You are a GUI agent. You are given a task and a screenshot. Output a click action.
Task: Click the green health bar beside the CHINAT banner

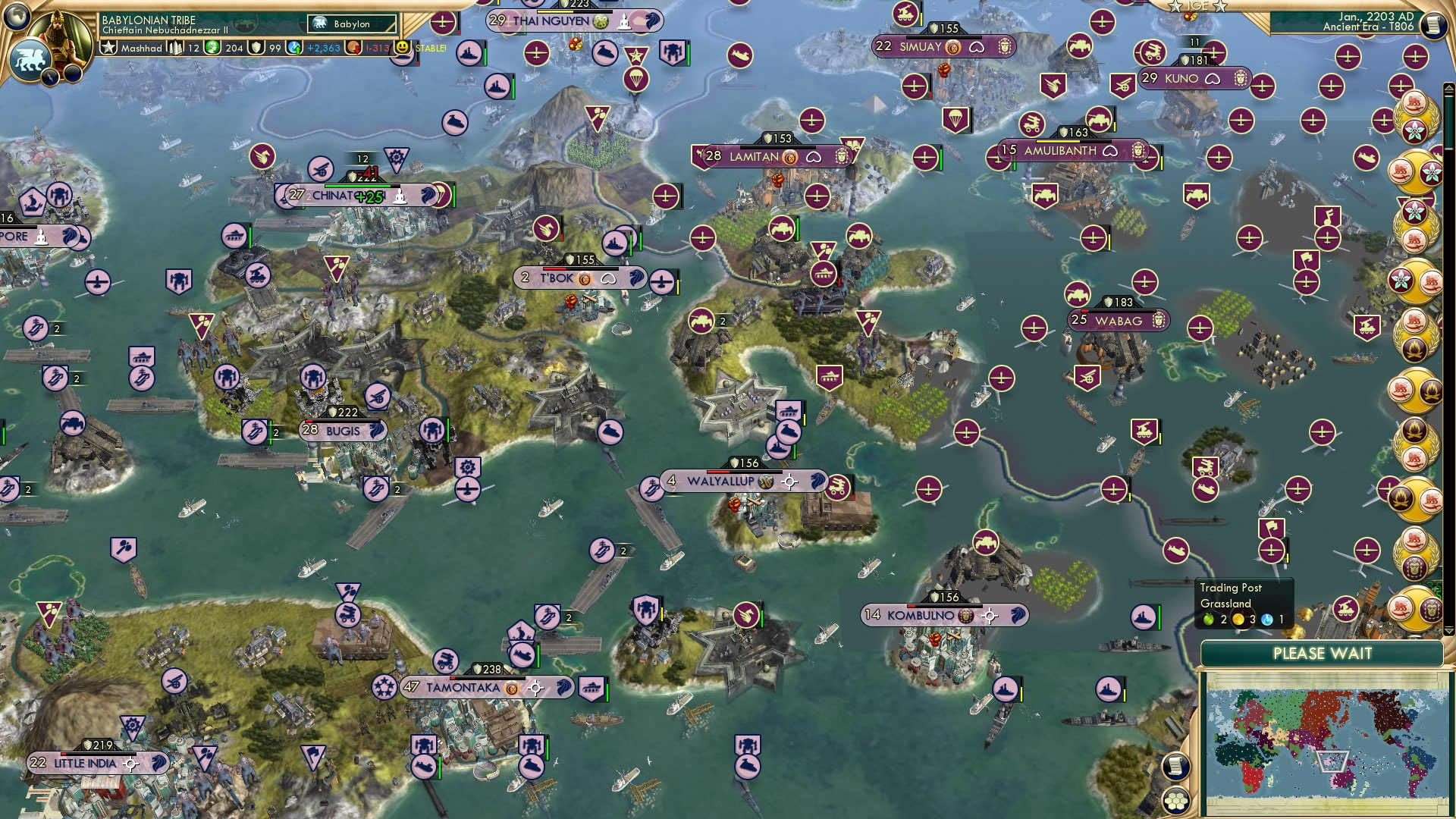pos(358,184)
